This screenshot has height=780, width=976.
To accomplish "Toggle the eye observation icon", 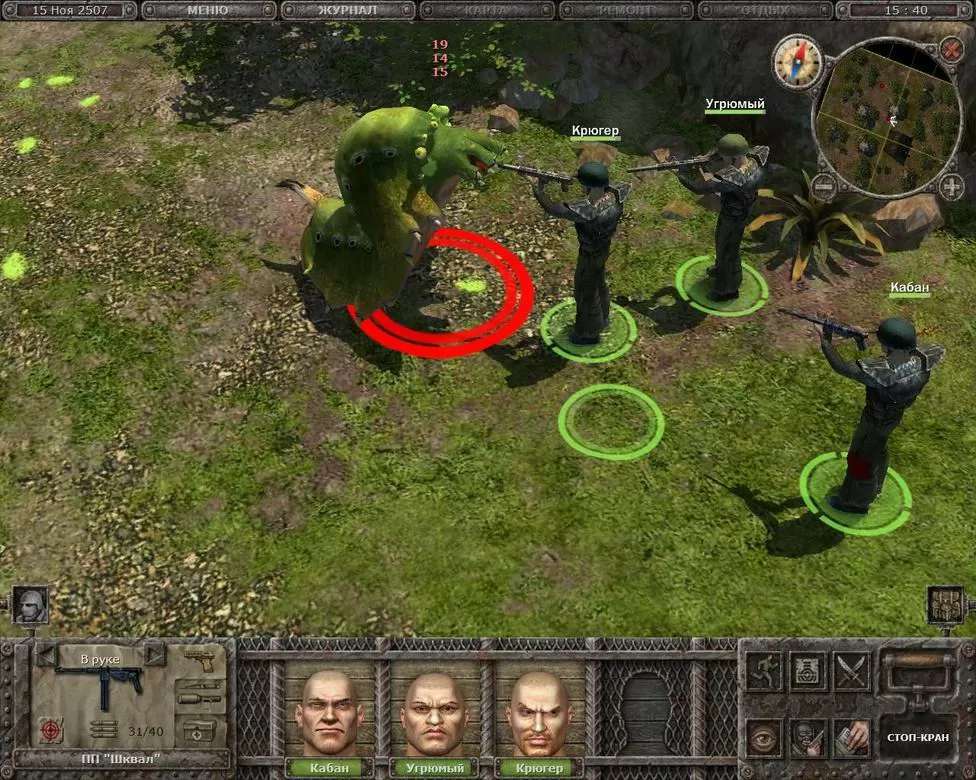I will pos(763,738).
